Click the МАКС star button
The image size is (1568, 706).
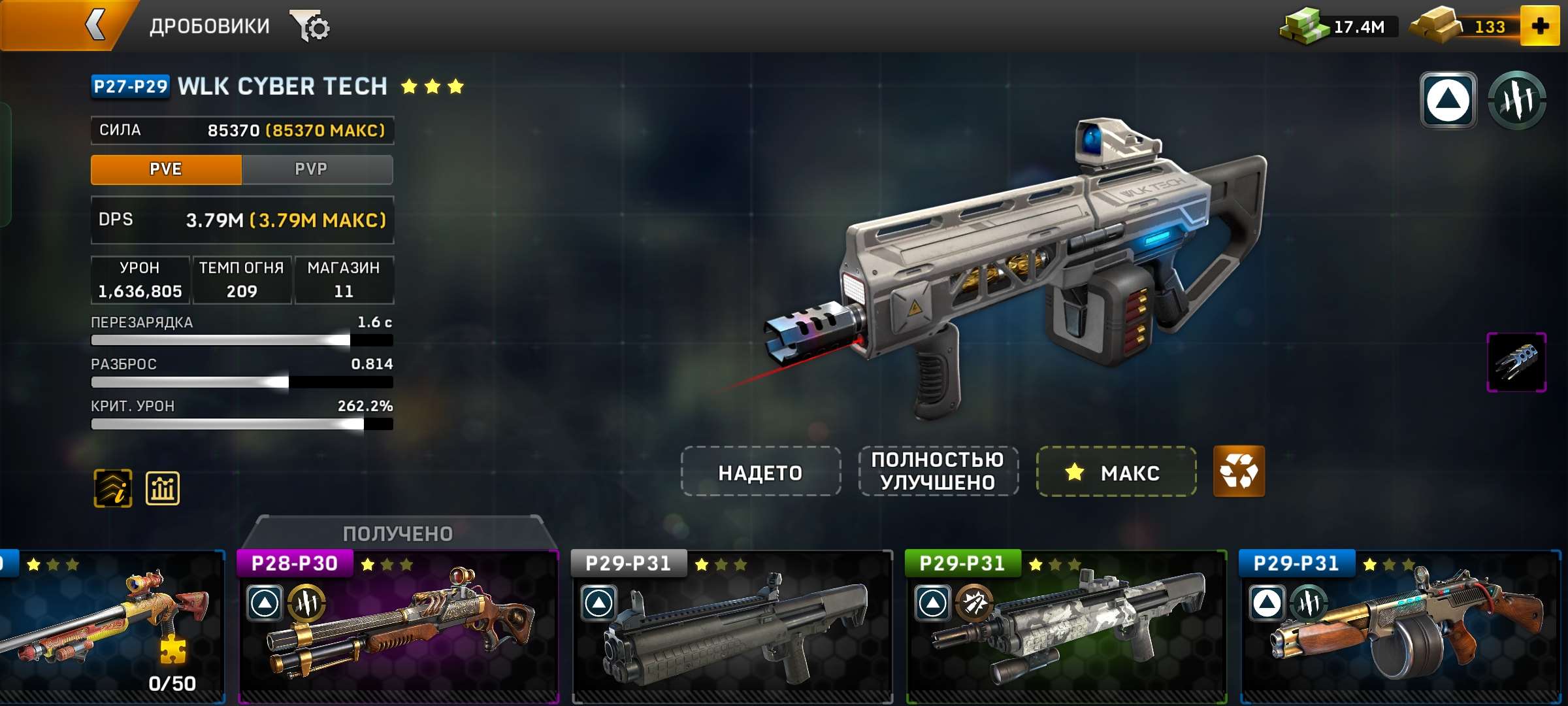point(1117,472)
